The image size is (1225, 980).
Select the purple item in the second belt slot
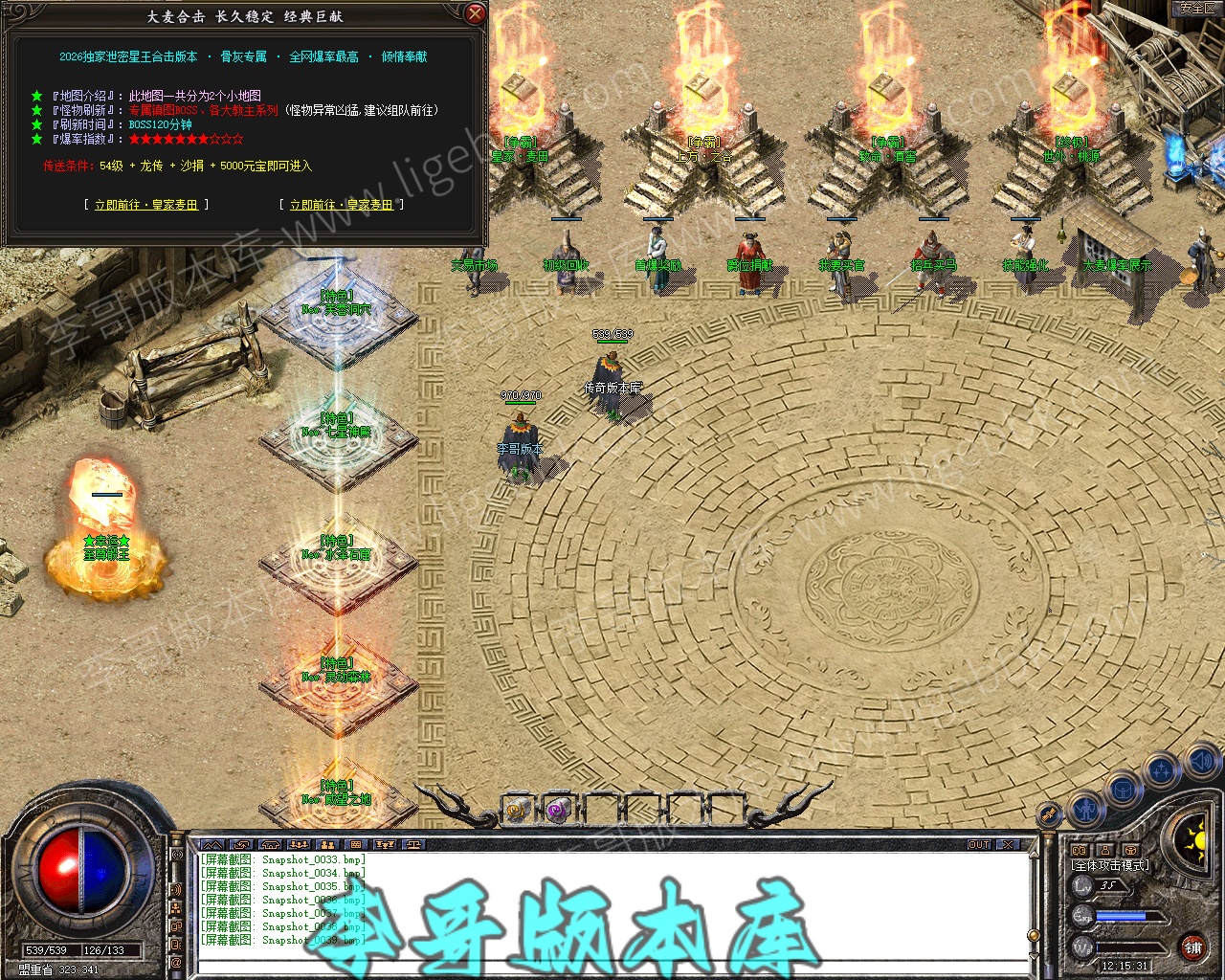pos(559,810)
